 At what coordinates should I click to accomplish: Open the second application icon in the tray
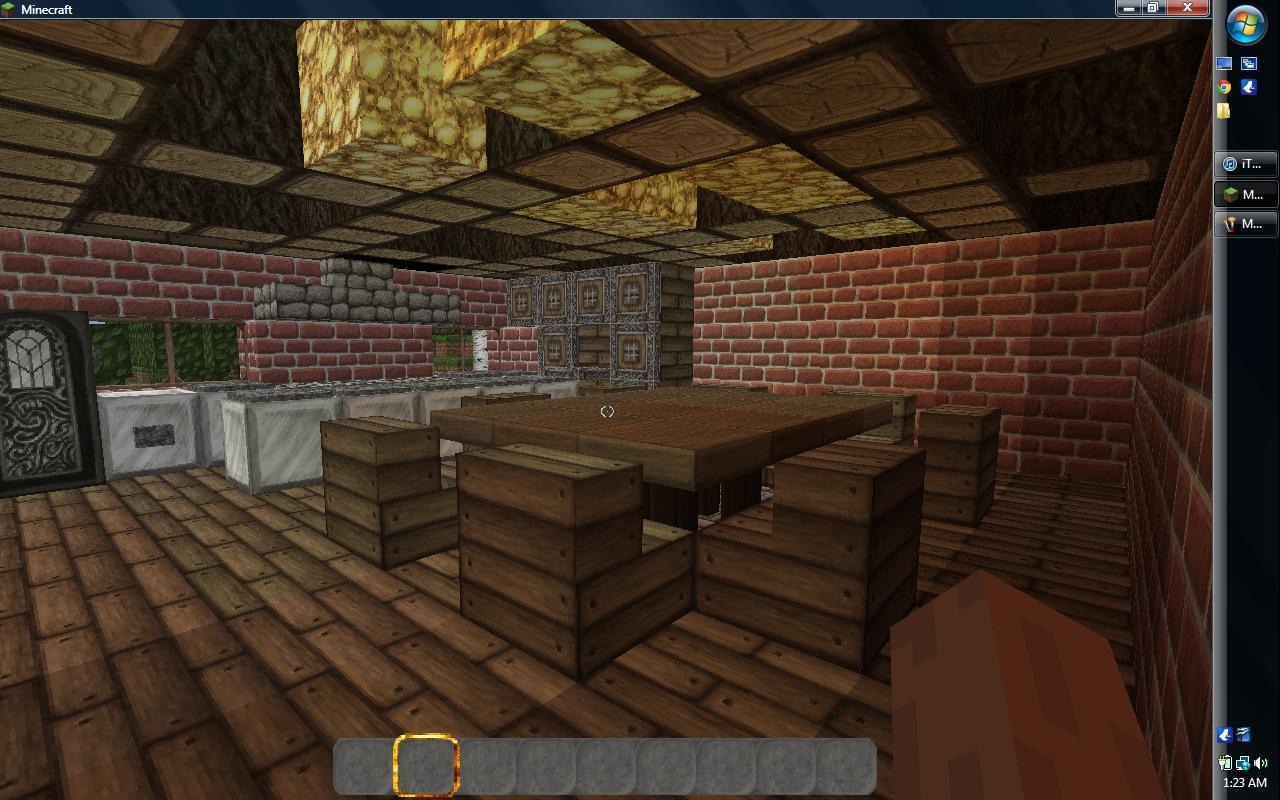[x=1243, y=735]
